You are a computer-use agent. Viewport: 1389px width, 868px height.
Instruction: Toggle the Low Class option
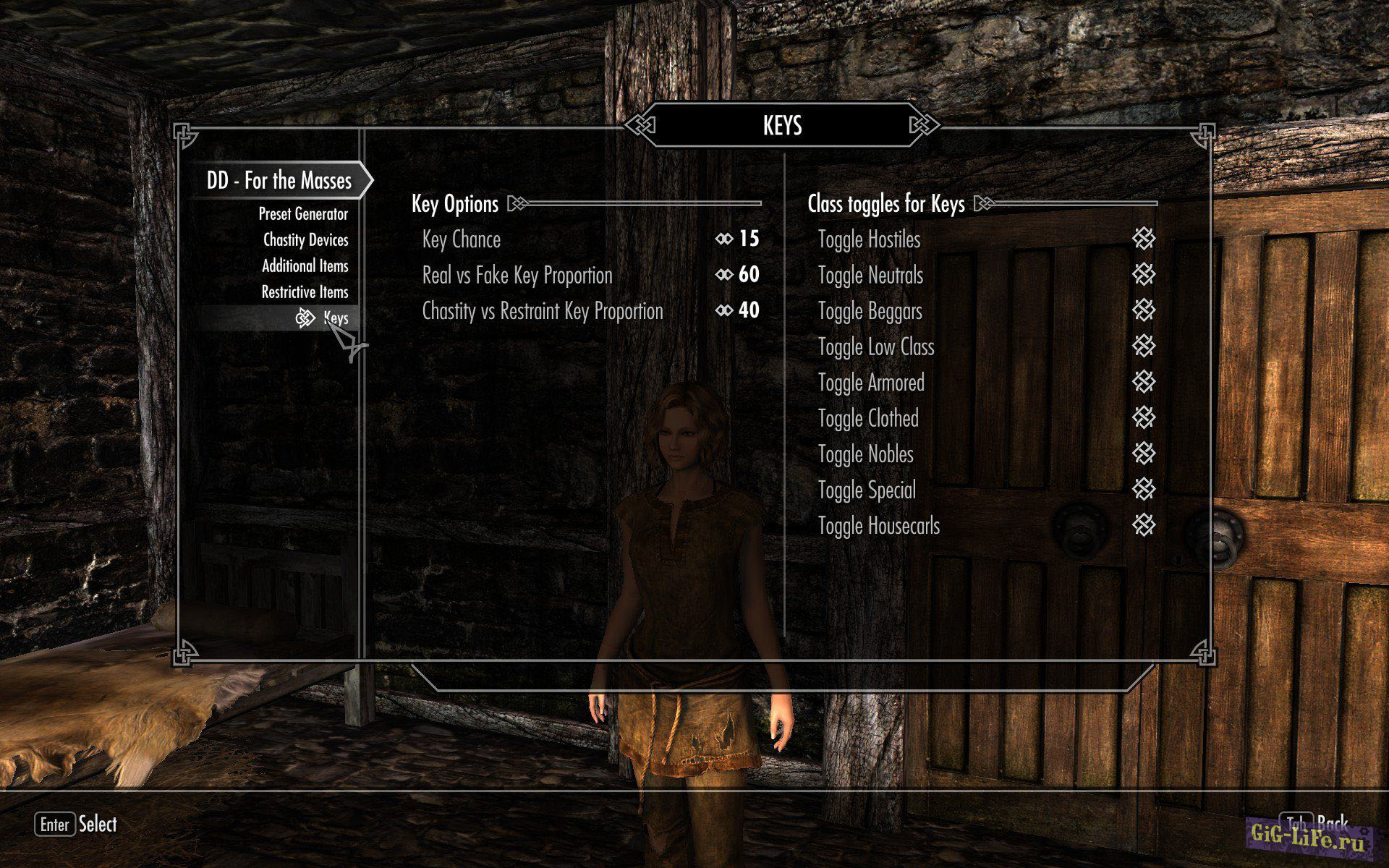[1143, 346]
